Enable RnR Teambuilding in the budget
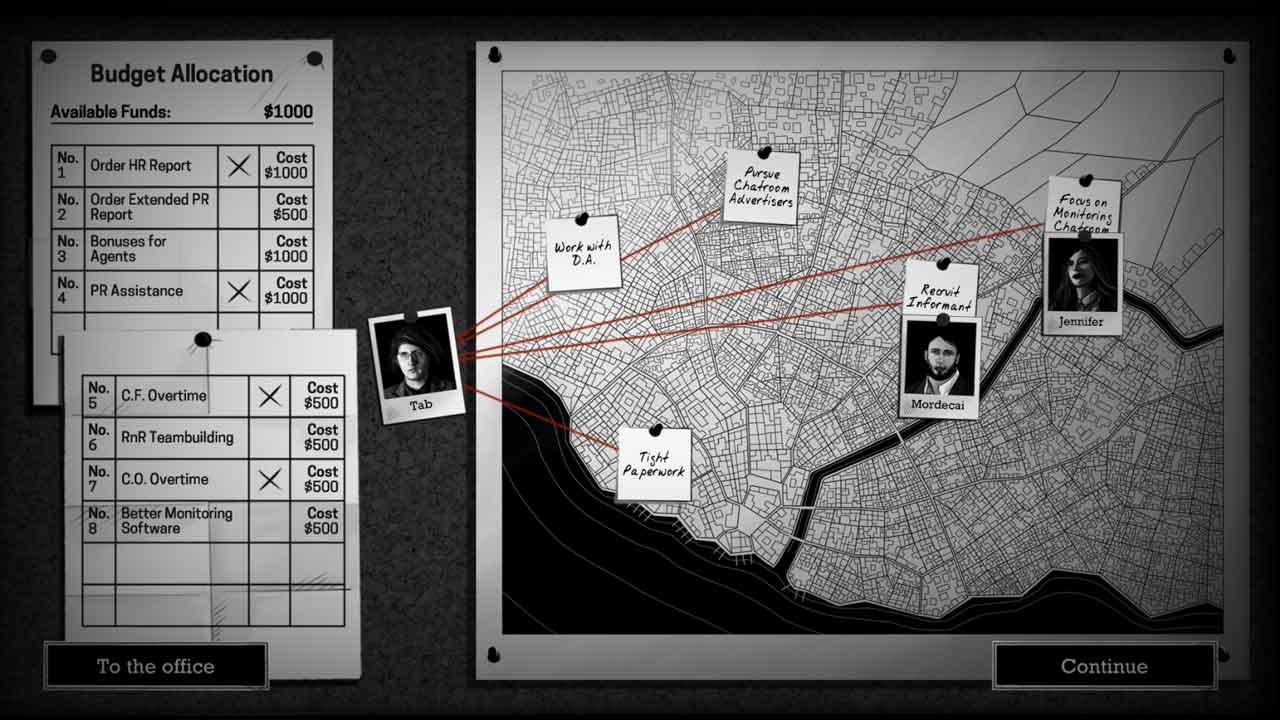The height and width of the screenshot is (720, 1280). pos(269,438)
